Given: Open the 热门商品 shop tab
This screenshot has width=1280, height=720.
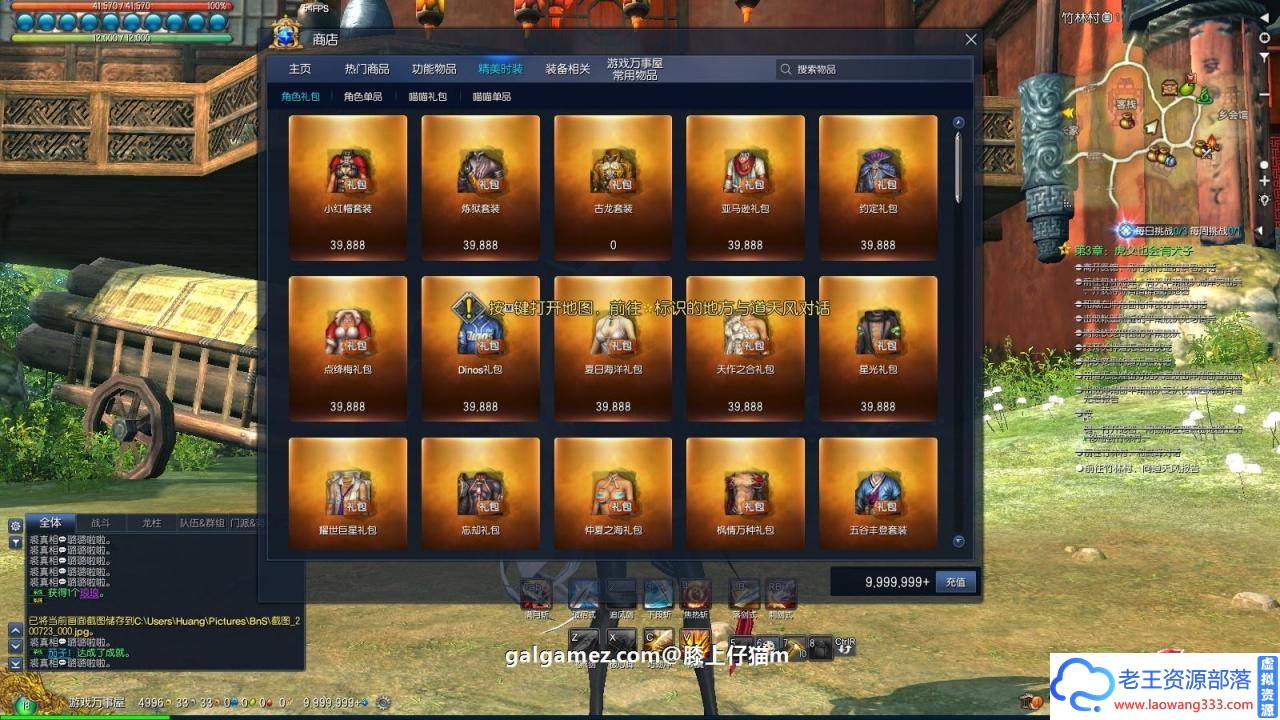Looking at the screenshot, I should click(367, 69).
